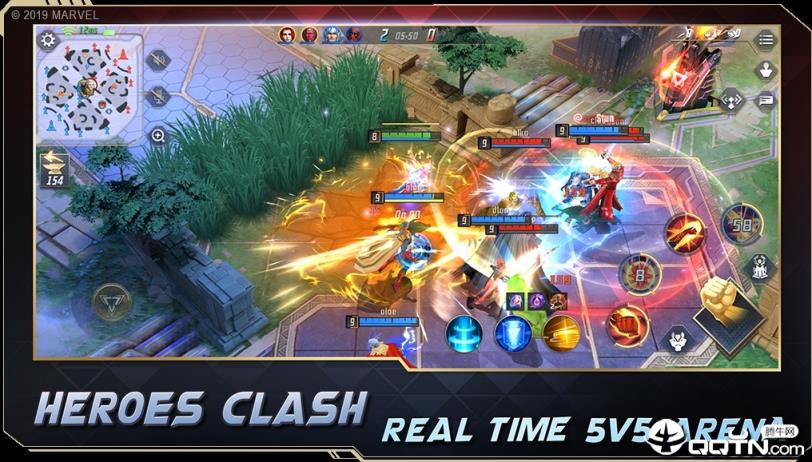This screenshot has width=812, height=462.
Task: Open the scoreboard list menu button
Action: tap(765, 40)
